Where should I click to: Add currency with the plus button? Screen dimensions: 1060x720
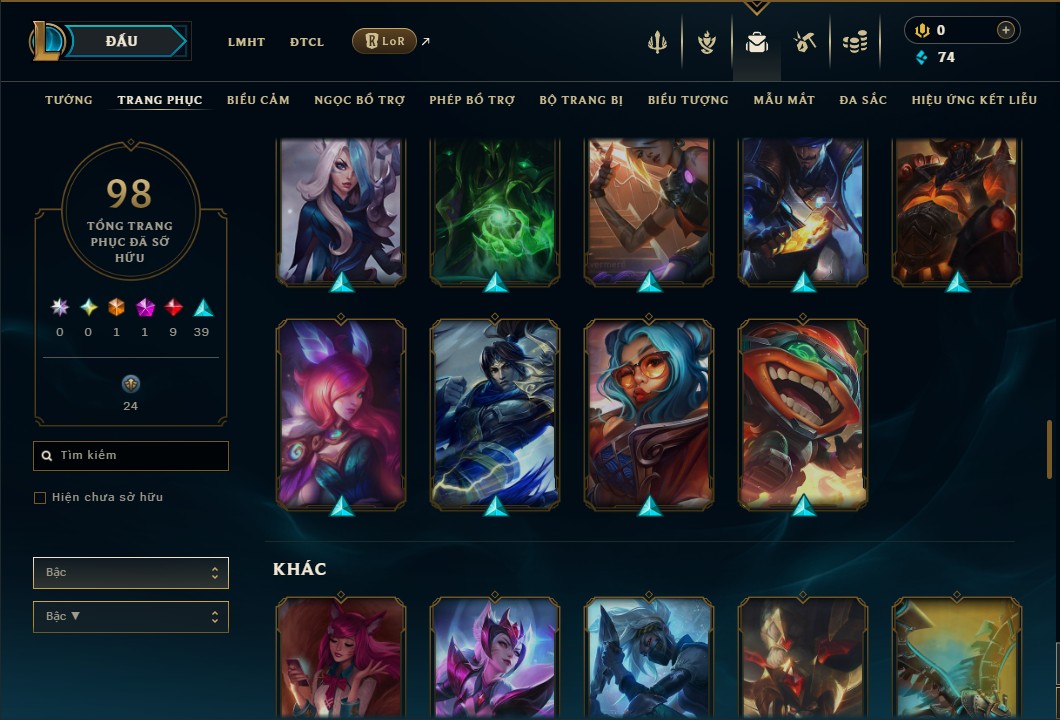[x=1005, y=31]
